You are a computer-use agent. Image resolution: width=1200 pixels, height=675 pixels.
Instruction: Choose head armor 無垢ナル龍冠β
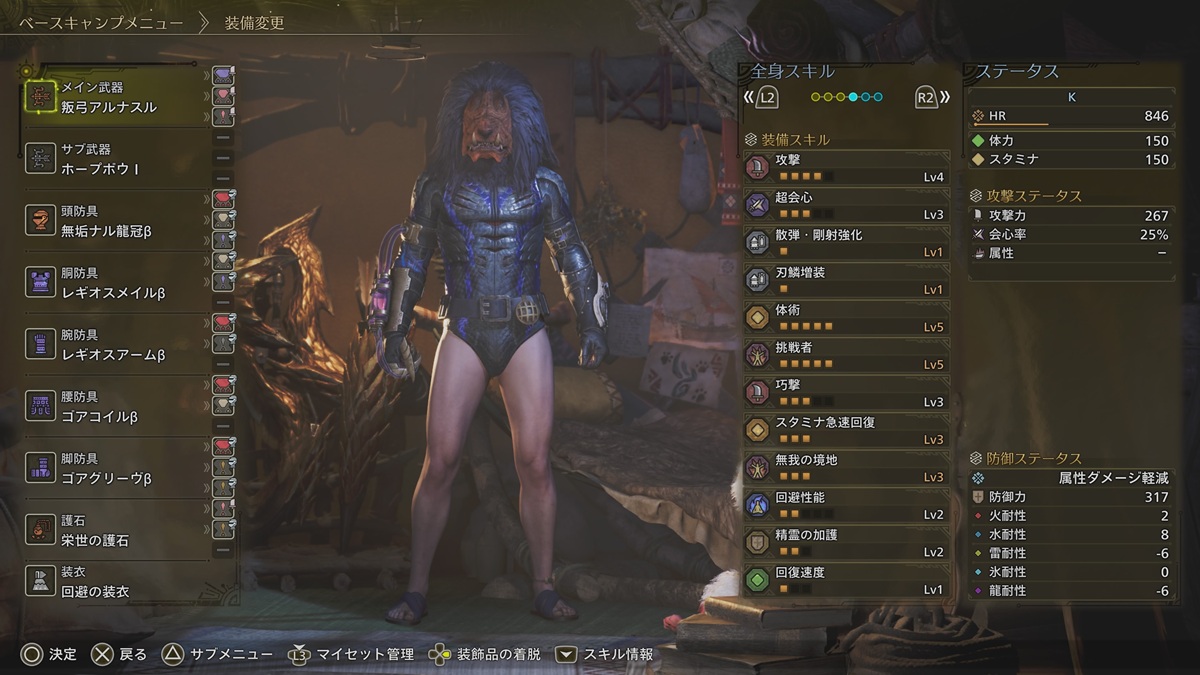(115, 222)
